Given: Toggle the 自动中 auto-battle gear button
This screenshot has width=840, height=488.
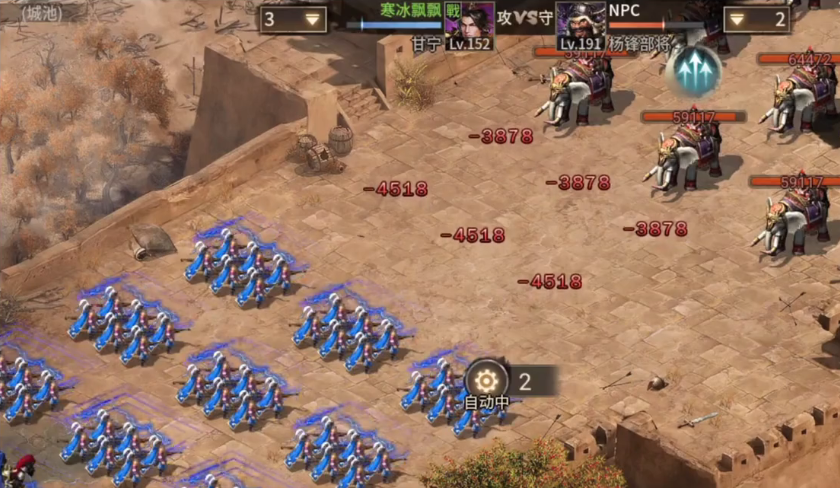Looking at the screenshot, I should [487, 380].
